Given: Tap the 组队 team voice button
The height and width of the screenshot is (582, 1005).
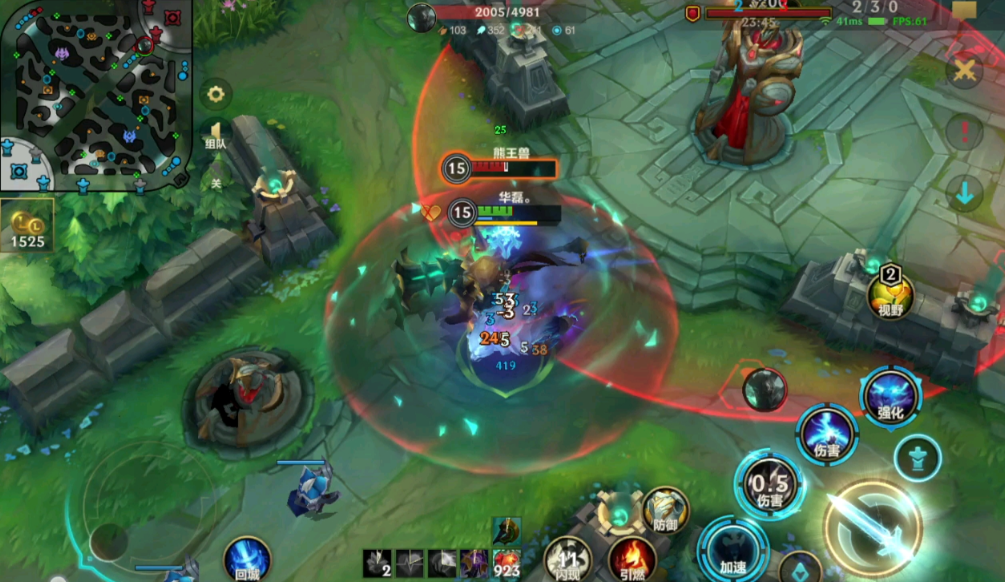Looking at the screenshot, I should pyautogui.click(x=214, y=135).
